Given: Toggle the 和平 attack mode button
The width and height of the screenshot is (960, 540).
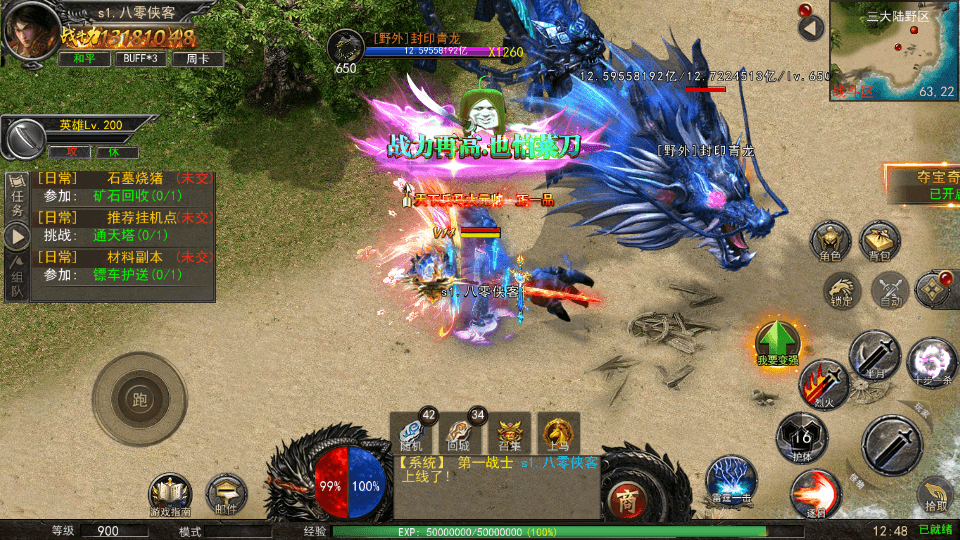Looking at the screenshot, I should point(83,59).
